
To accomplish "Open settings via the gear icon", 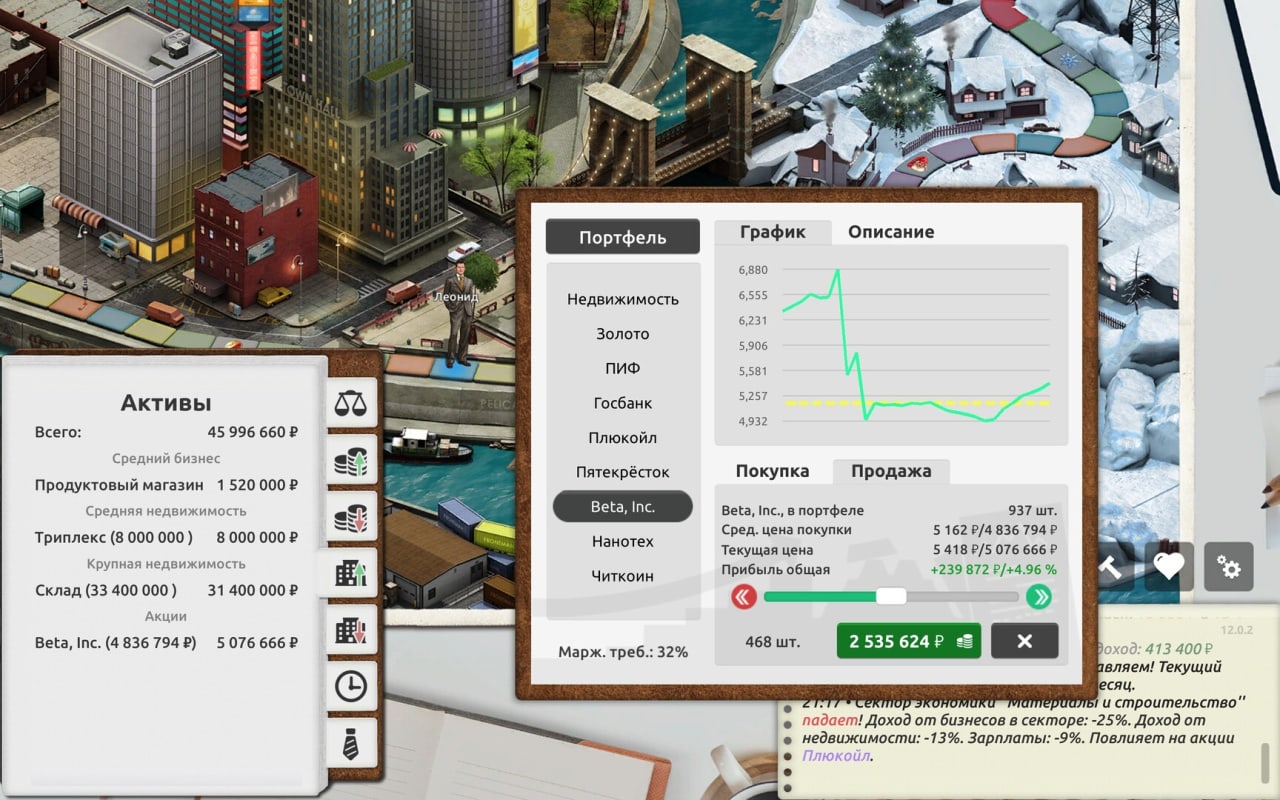I will coord(1228,567).
